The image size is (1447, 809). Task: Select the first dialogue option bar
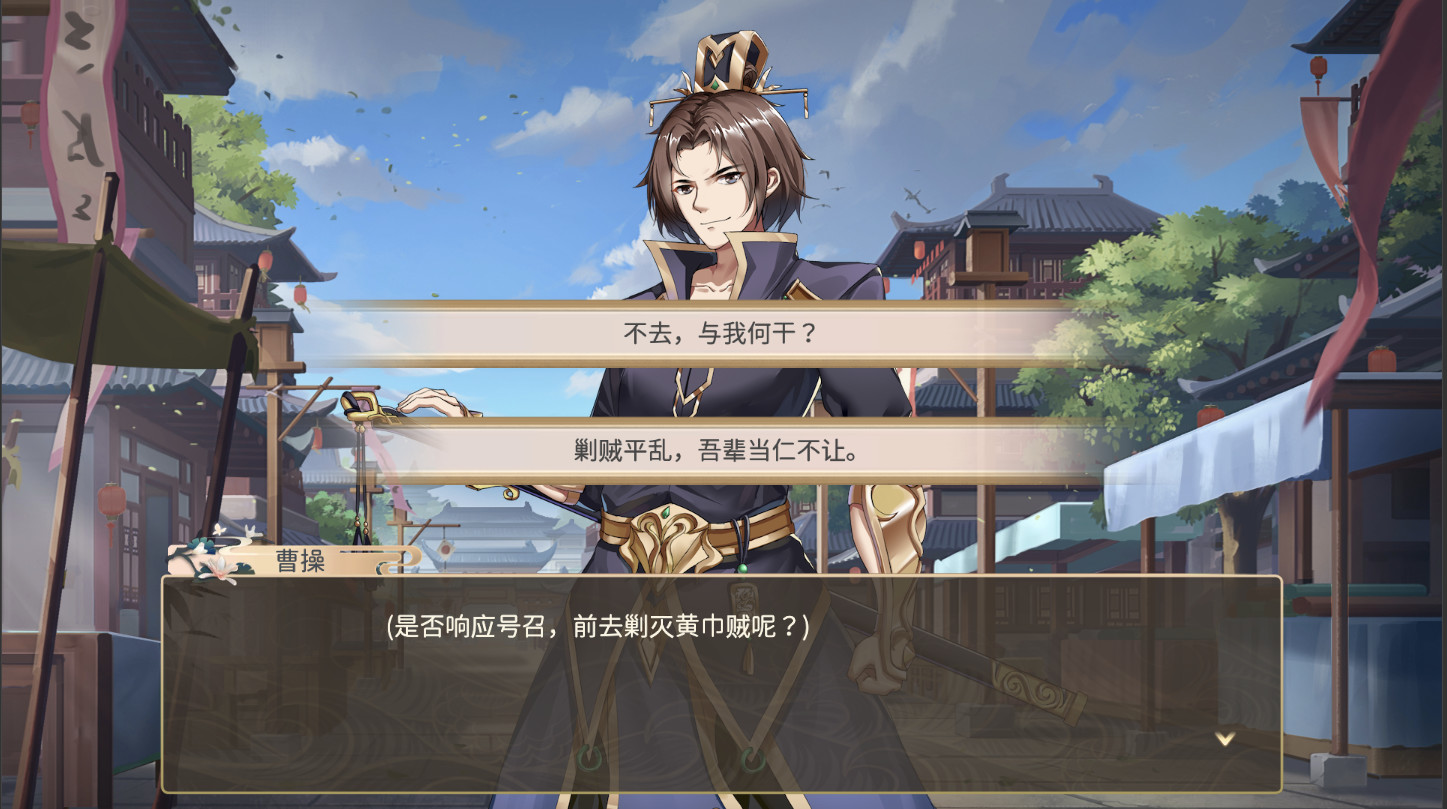click(x=718, y=333)
